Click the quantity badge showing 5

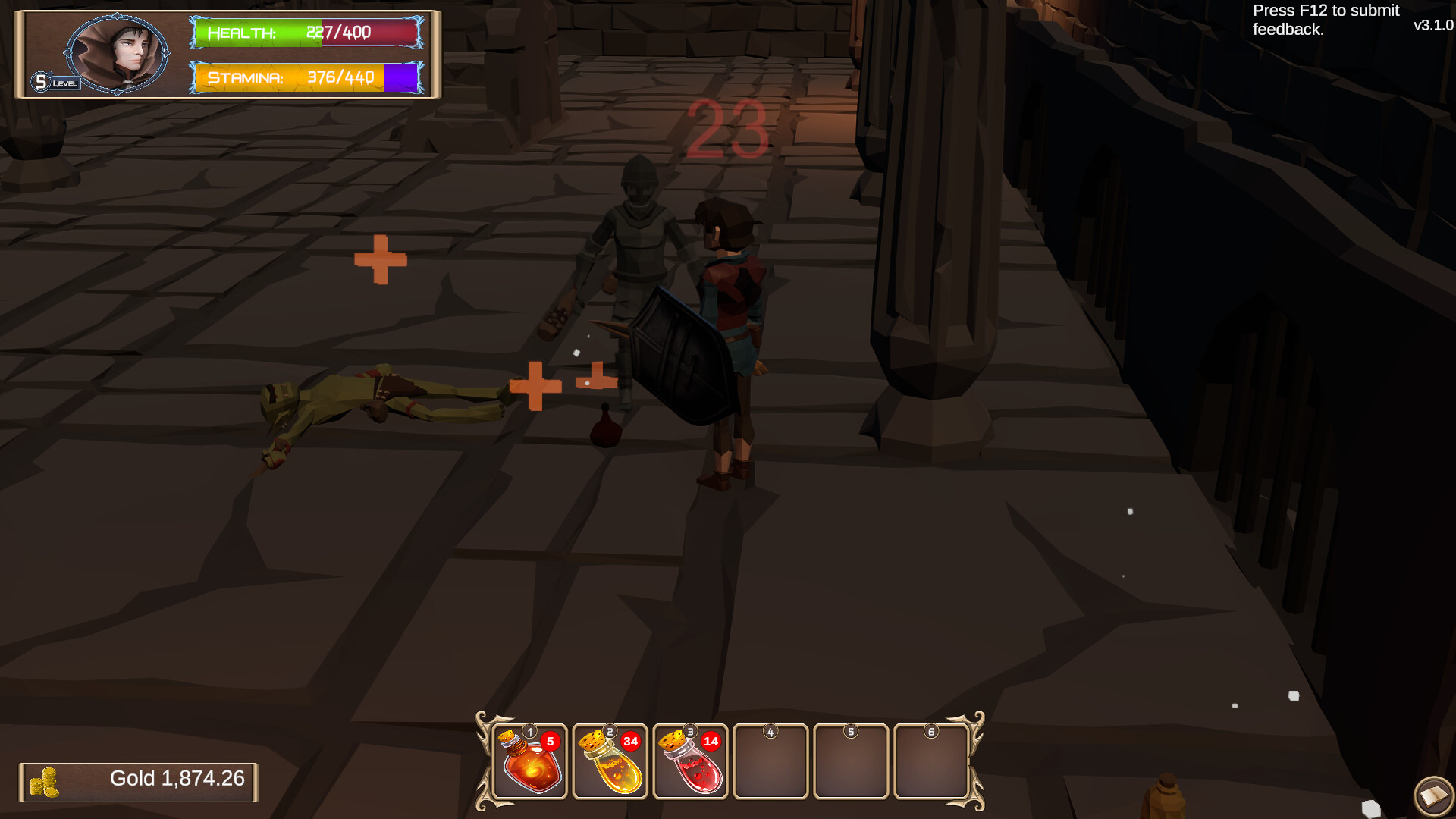click(552, 742)
